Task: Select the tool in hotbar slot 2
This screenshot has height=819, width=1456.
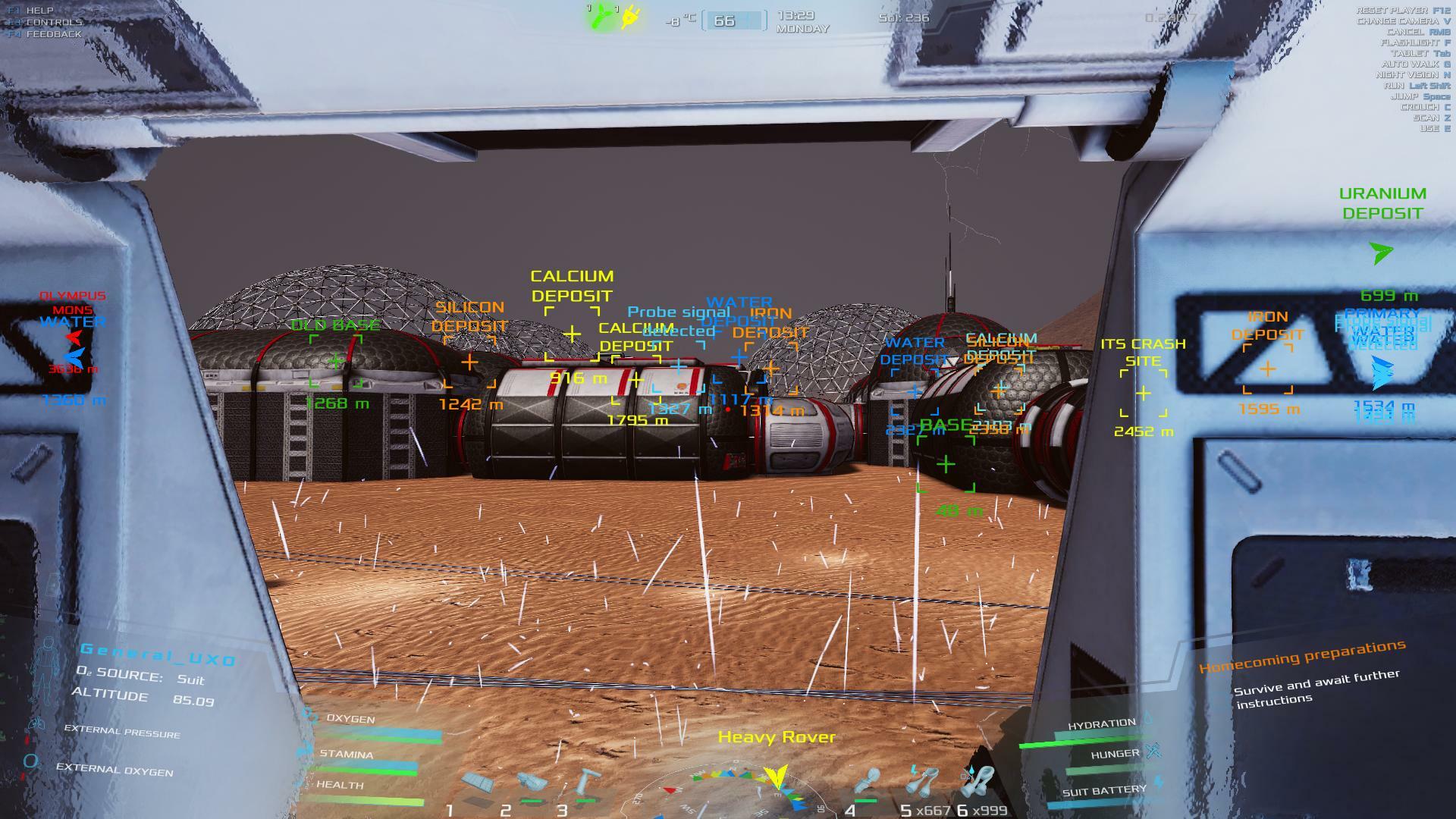Action: pos(531,783)
